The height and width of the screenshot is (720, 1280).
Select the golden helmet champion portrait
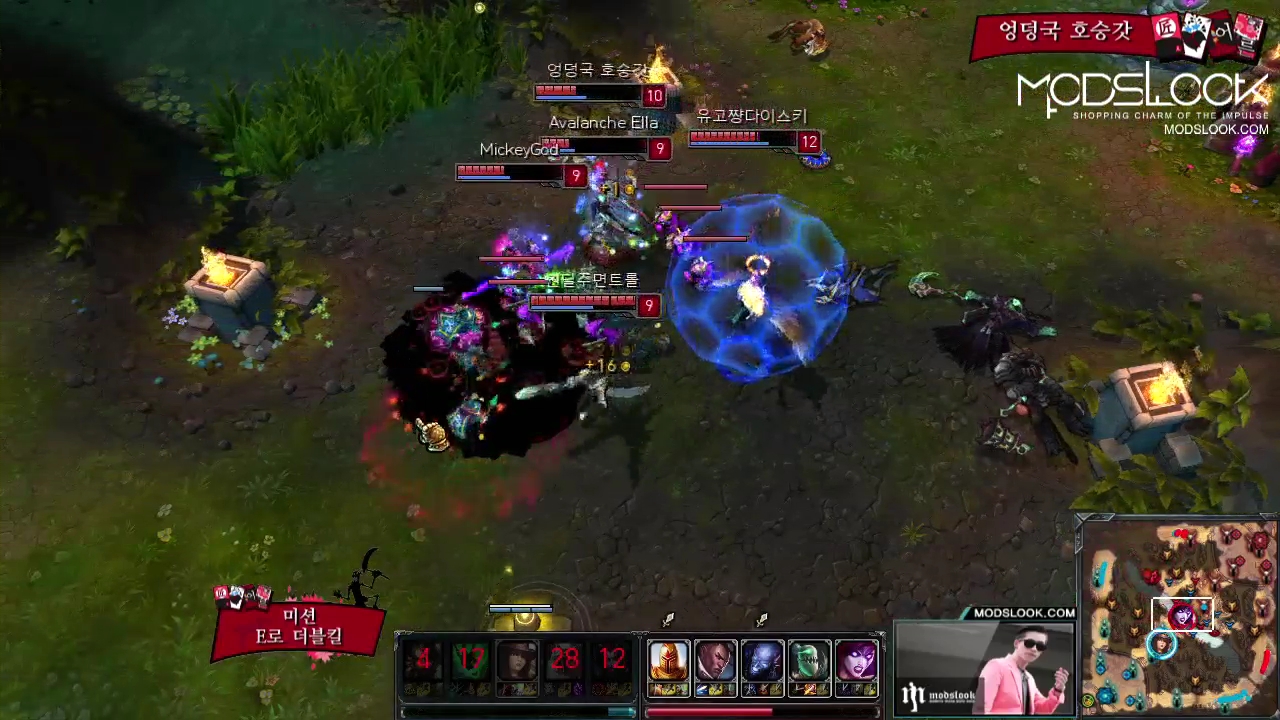coord(669,662)
